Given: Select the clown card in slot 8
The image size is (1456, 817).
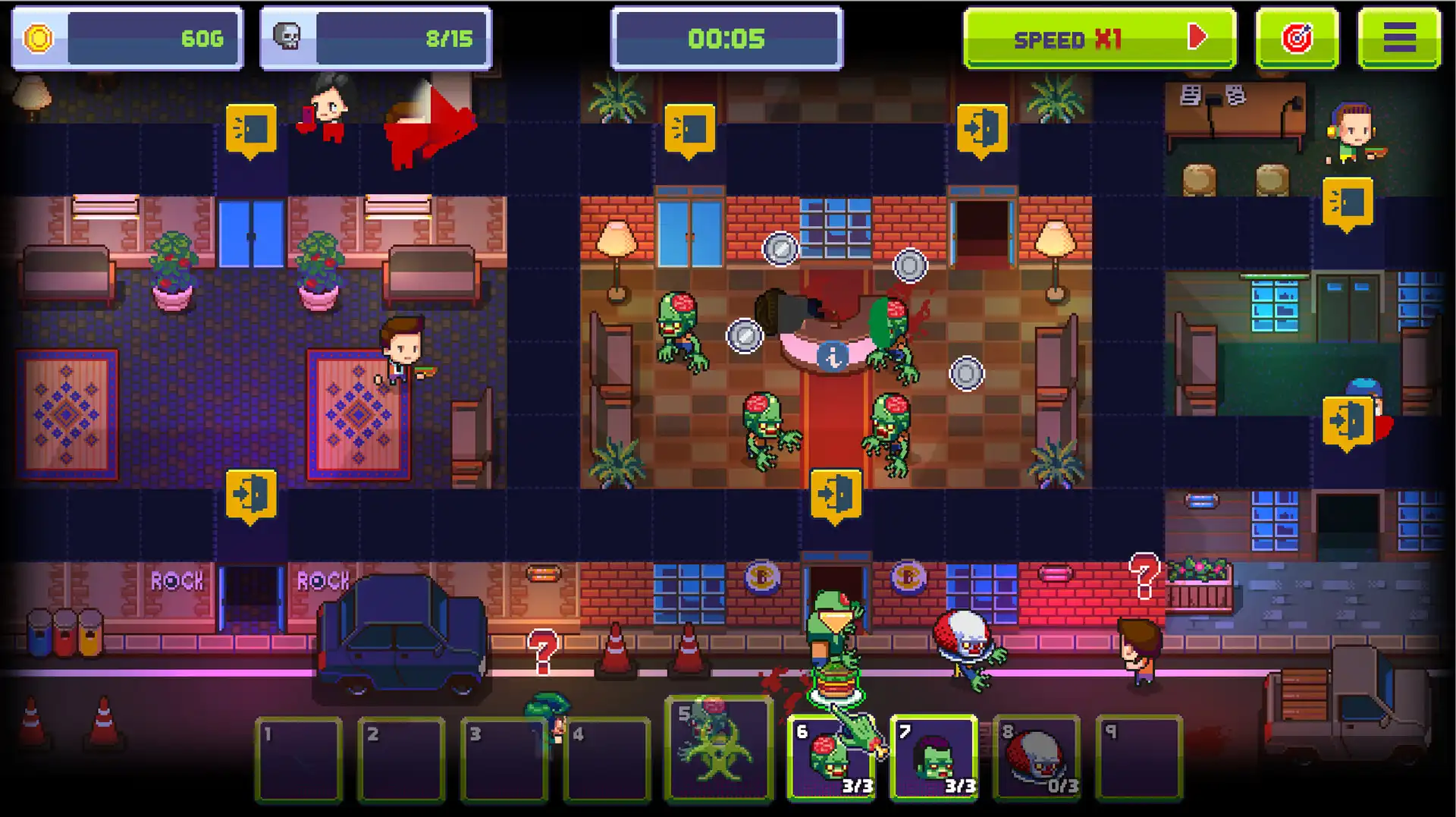Looking at the screenshot, I should [x=1037, y=759].
